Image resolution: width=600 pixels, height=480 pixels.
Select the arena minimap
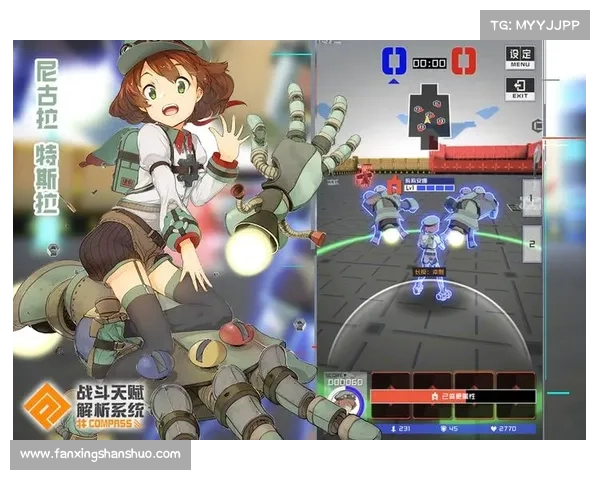click(430, 111)
